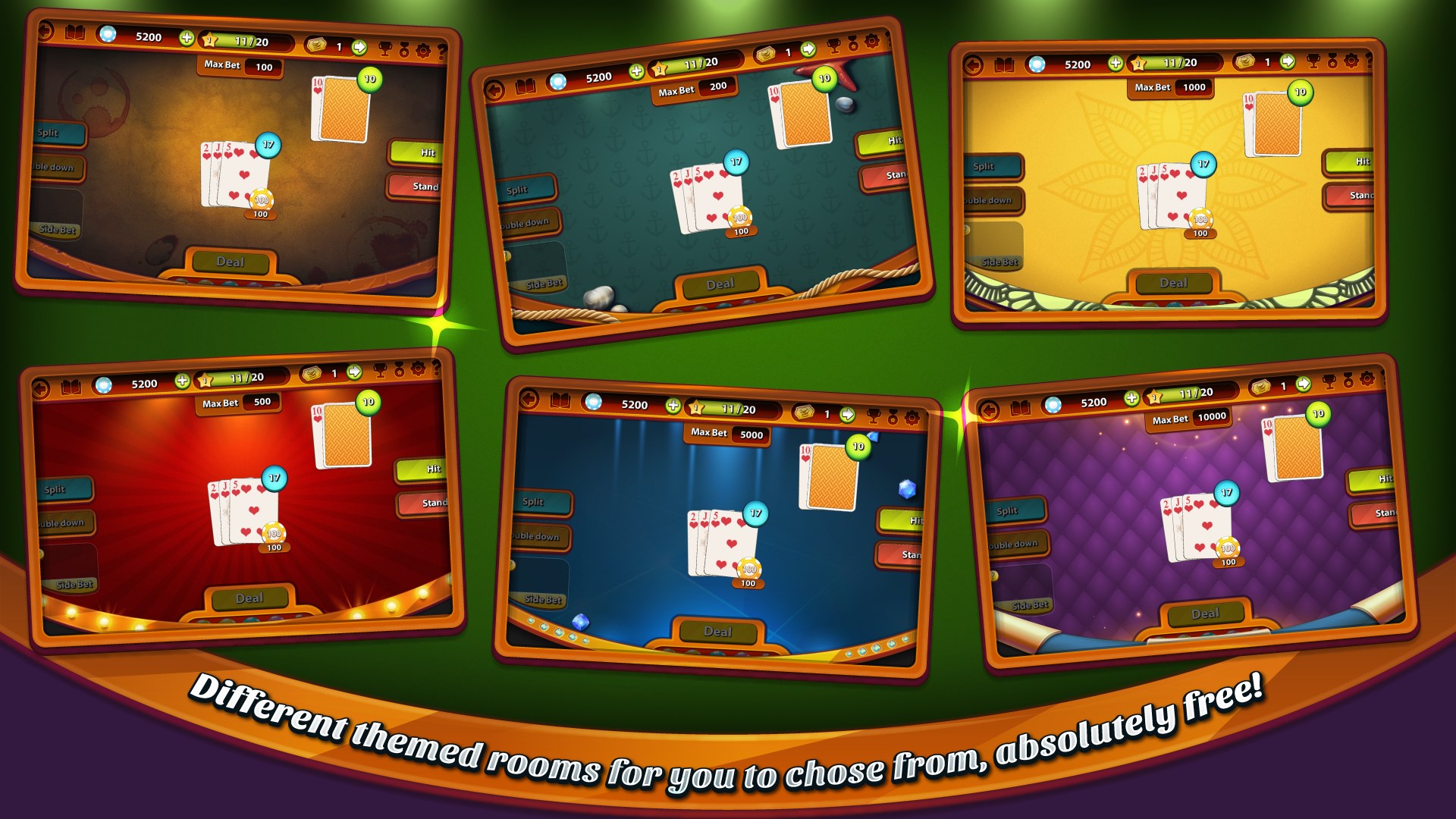
Task: Click the back arrow in the gold room
Action: (x=973, y=64)
